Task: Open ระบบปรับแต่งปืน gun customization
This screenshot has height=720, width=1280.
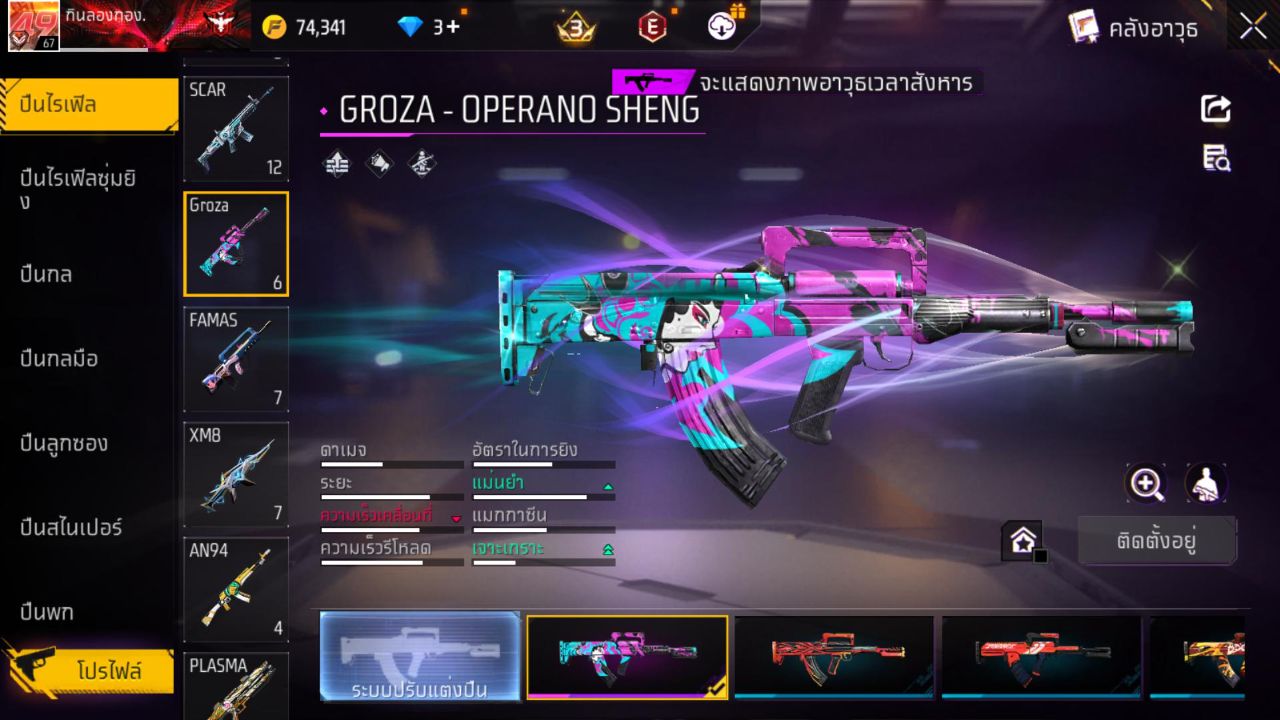Action: click(419, 657)
